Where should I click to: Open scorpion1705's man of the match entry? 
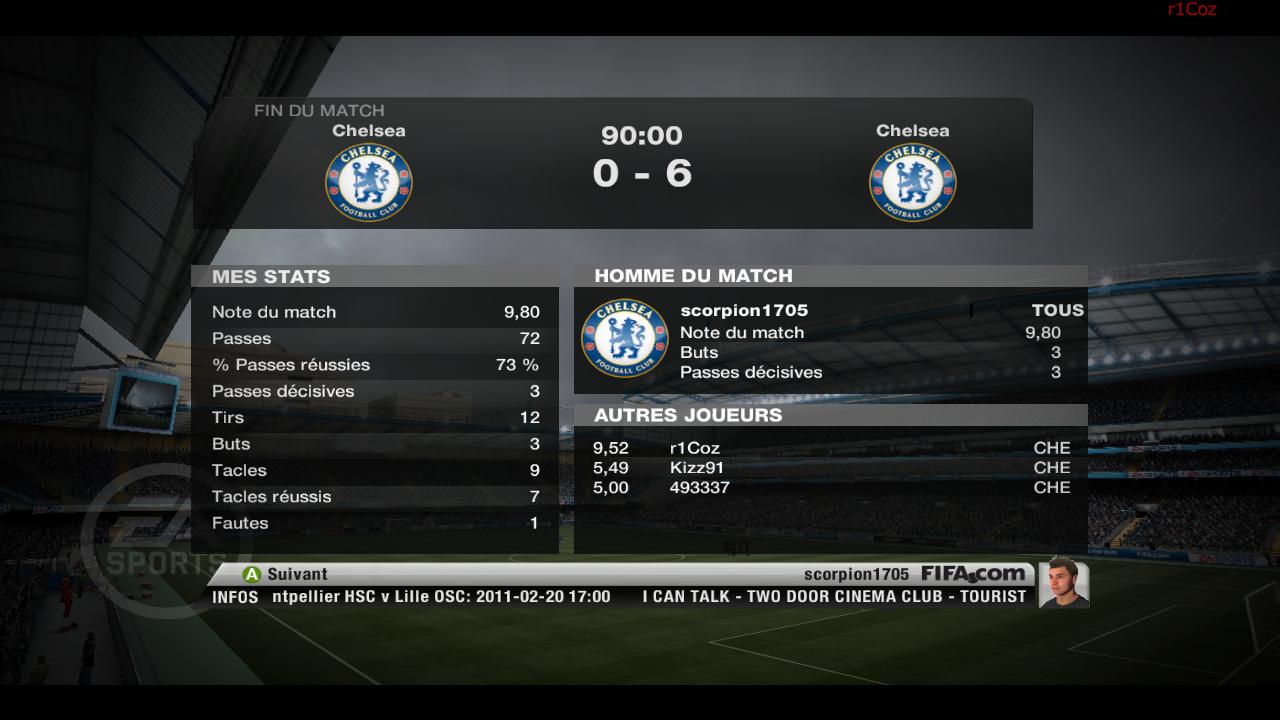[x=744, y=310]
